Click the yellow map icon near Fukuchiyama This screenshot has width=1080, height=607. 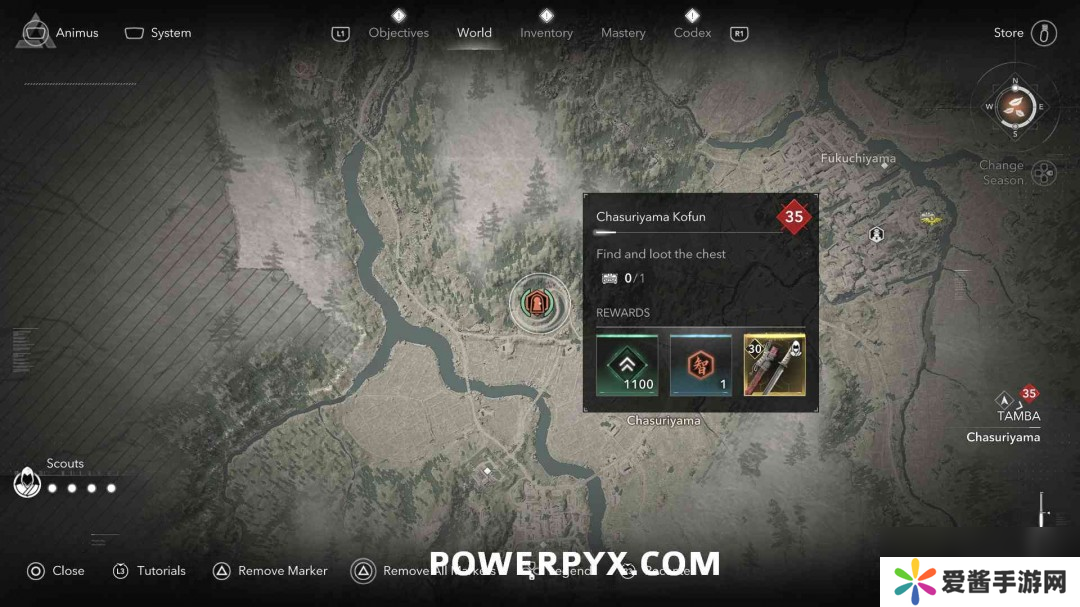pos(932,216)
